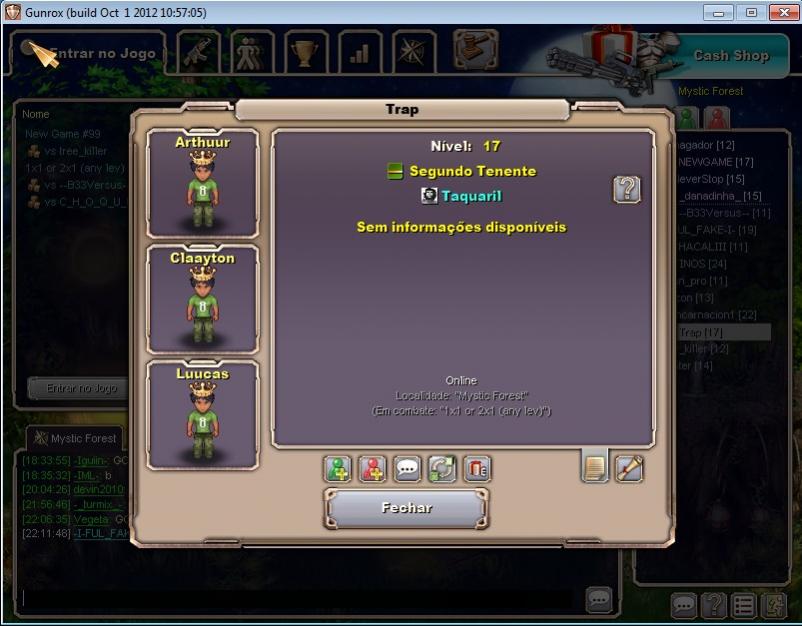Open the trophy tab in top bar

pyautogui.click(x=306, y=53)
